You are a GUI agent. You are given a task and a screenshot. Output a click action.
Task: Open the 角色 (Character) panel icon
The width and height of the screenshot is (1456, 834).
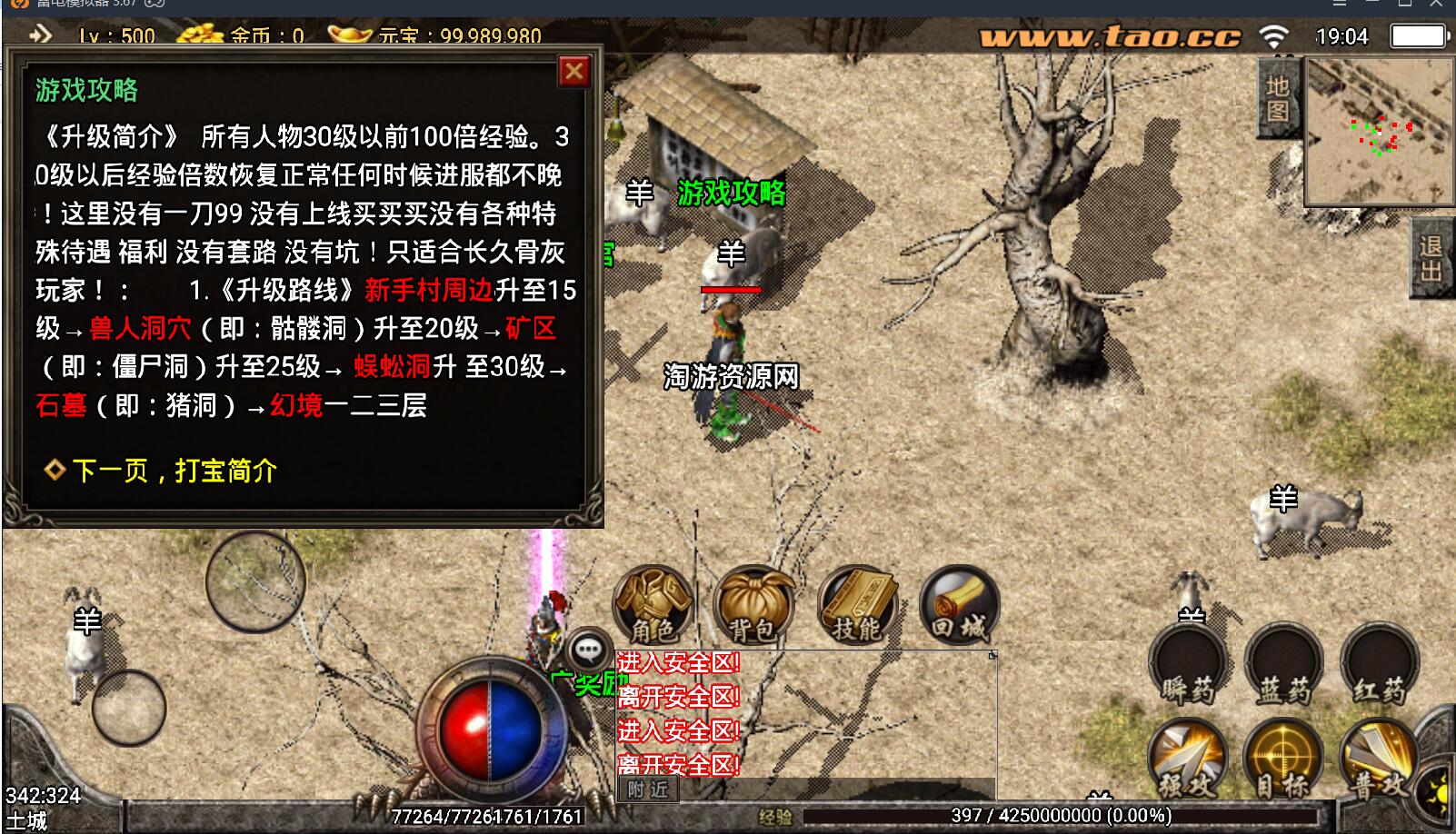pos(653,602)
